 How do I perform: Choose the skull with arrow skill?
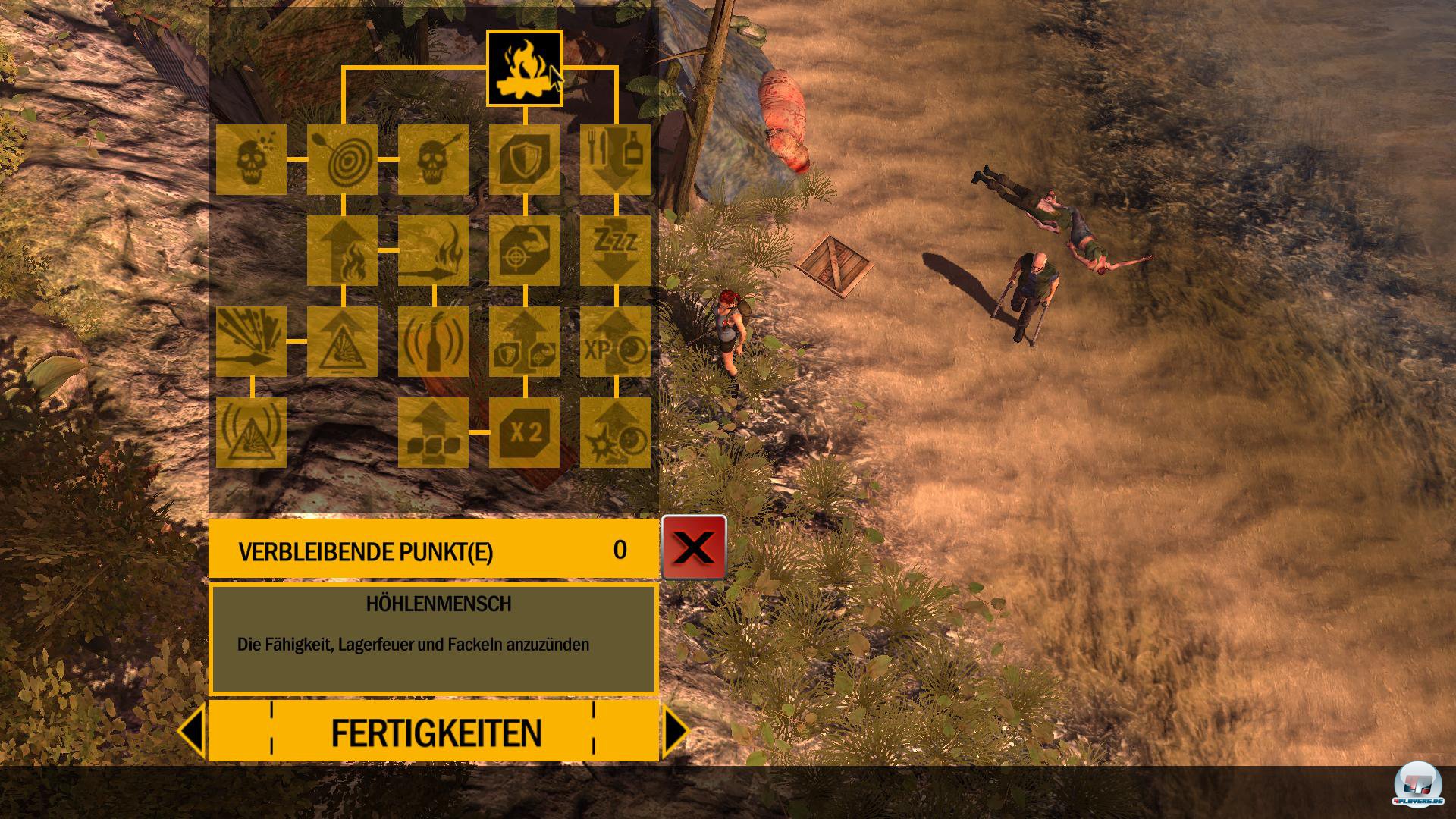(433, 160)
